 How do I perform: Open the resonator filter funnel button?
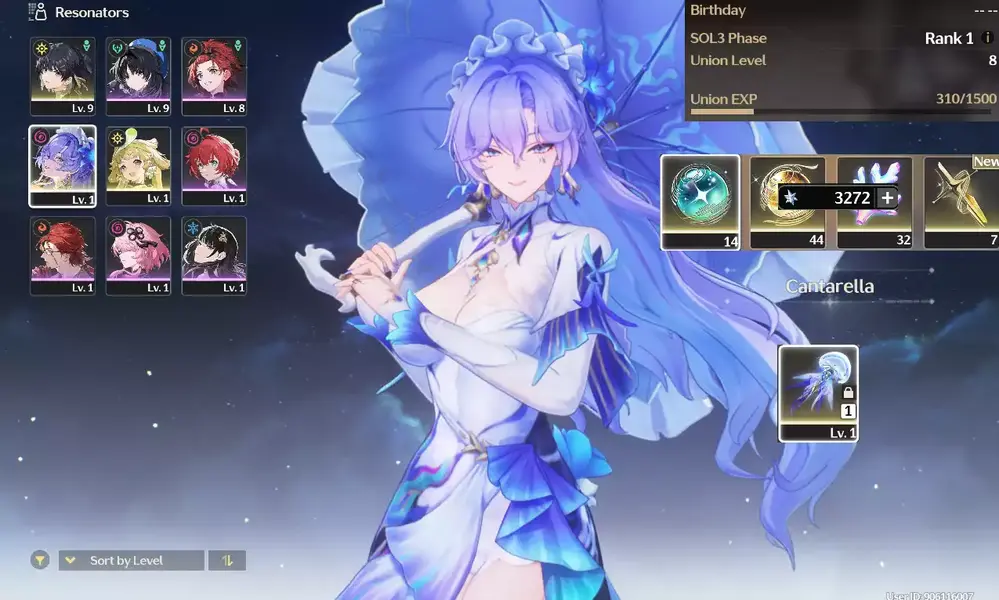[x=40, y=561]
